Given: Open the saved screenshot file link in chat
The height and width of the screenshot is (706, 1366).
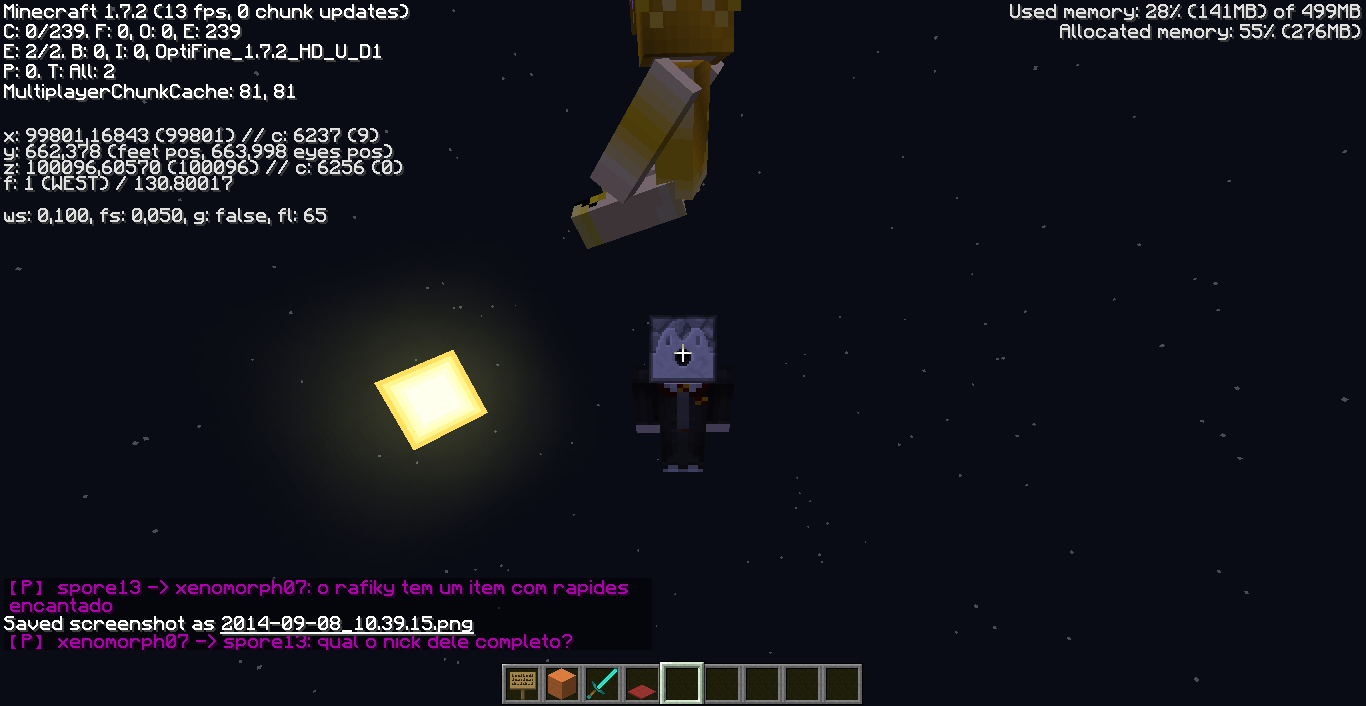Looking at the screenshot, I should pos(346,623).
